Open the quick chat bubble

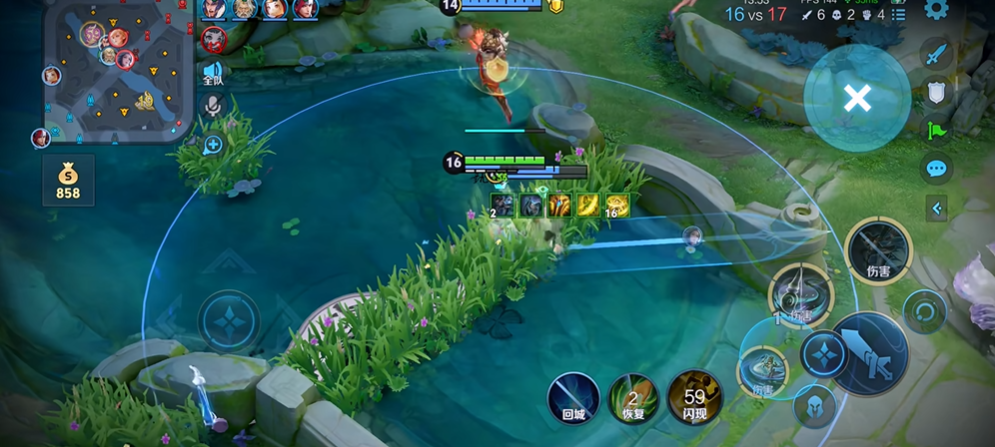click(936, 168)
